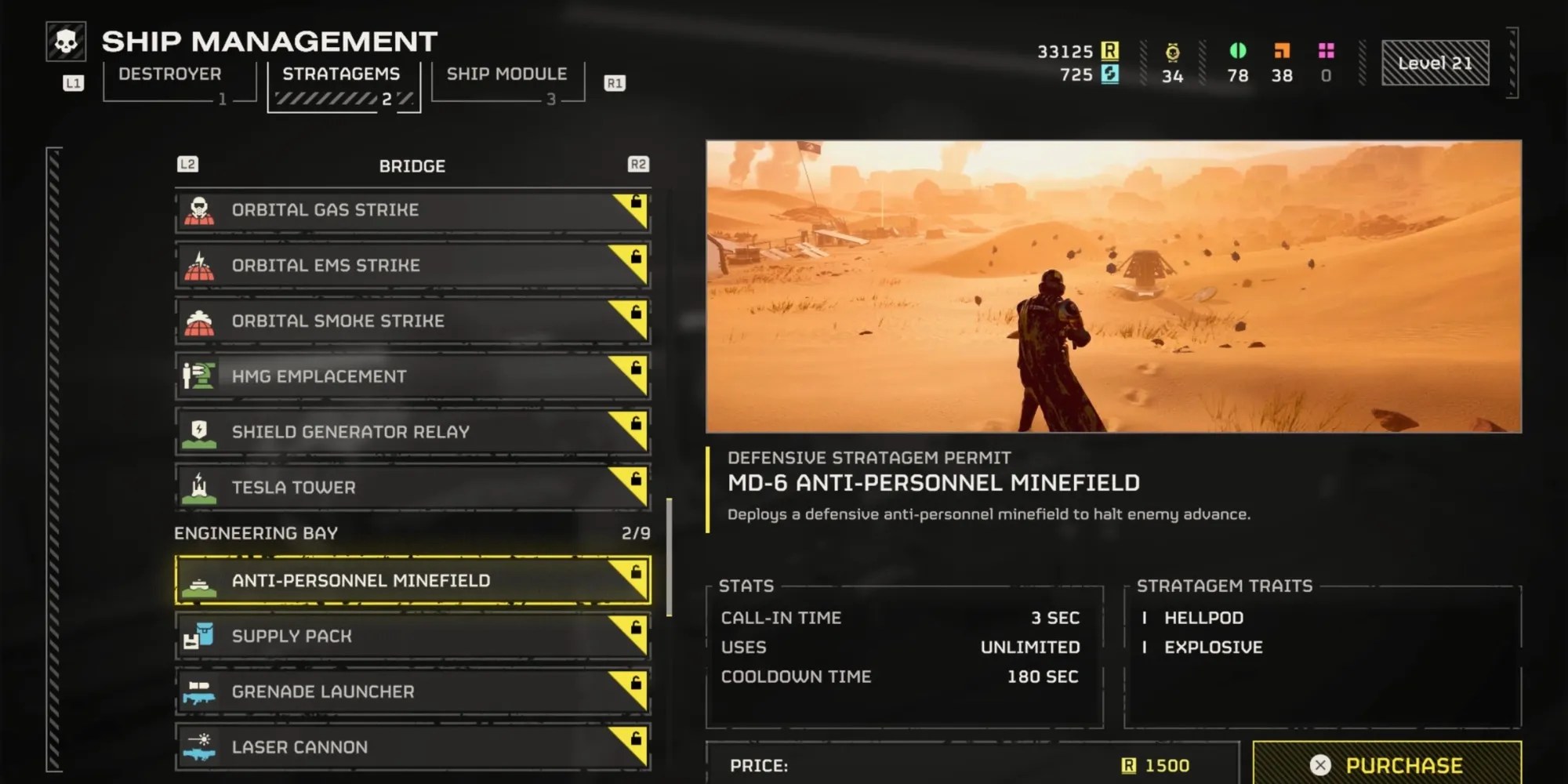Select the HMG Emplacement icon

(199, 376)
